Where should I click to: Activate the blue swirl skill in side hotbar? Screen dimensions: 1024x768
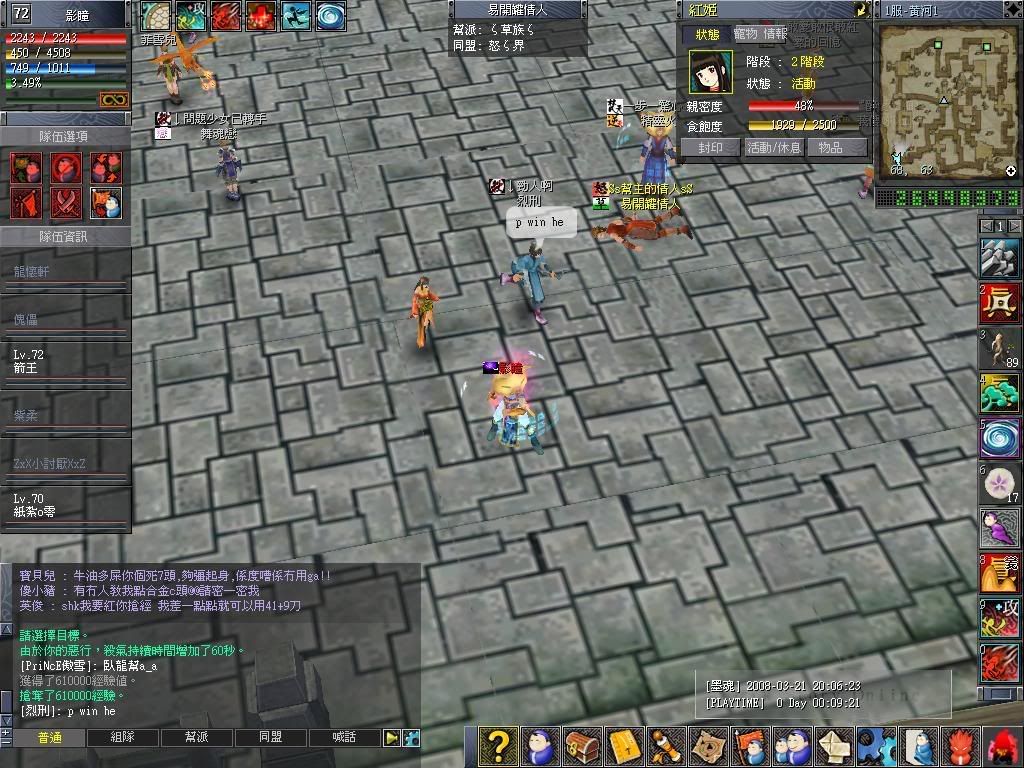point(999,439)
